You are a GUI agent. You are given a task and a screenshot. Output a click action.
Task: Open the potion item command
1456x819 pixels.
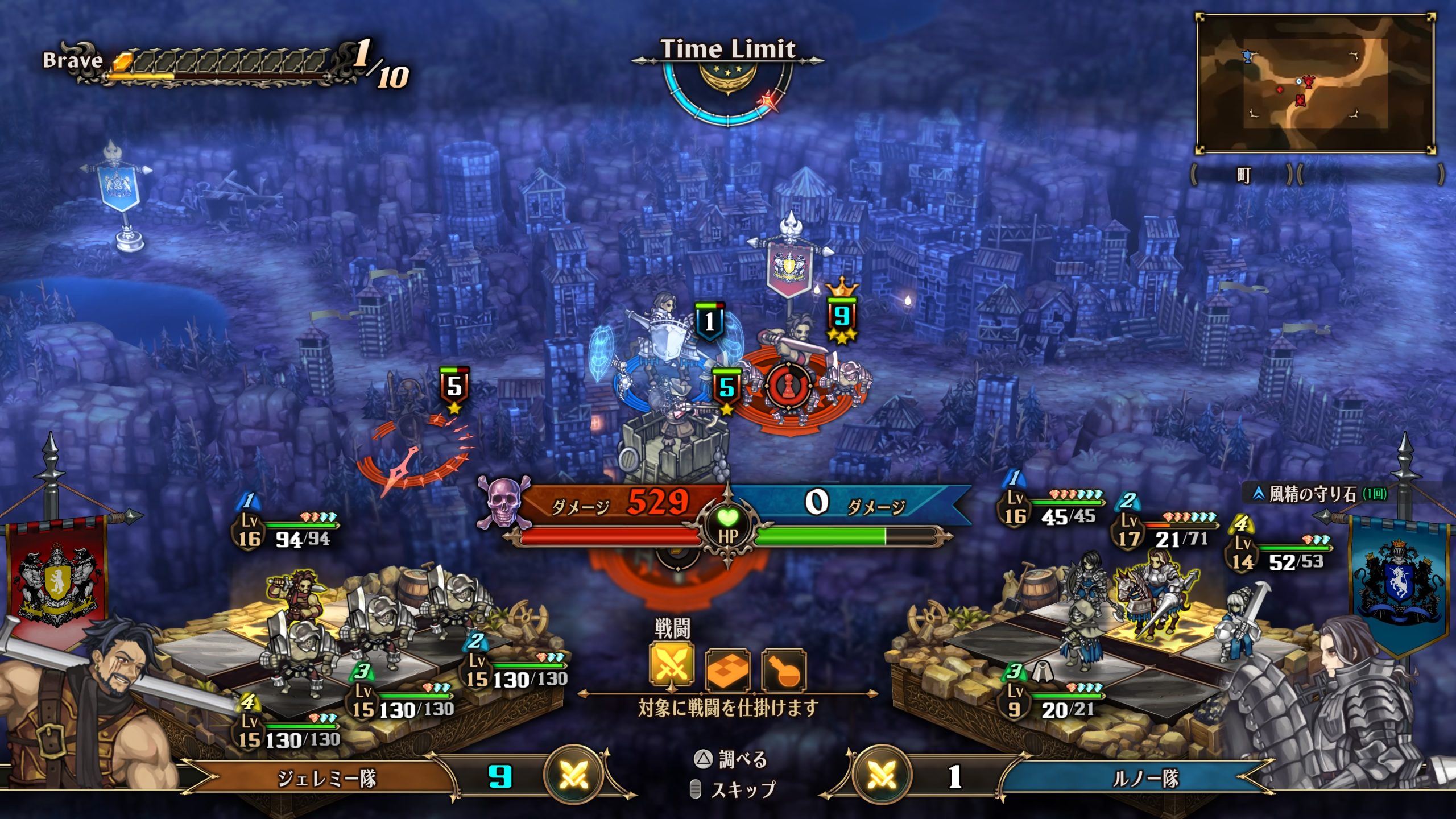pos(783,670)
